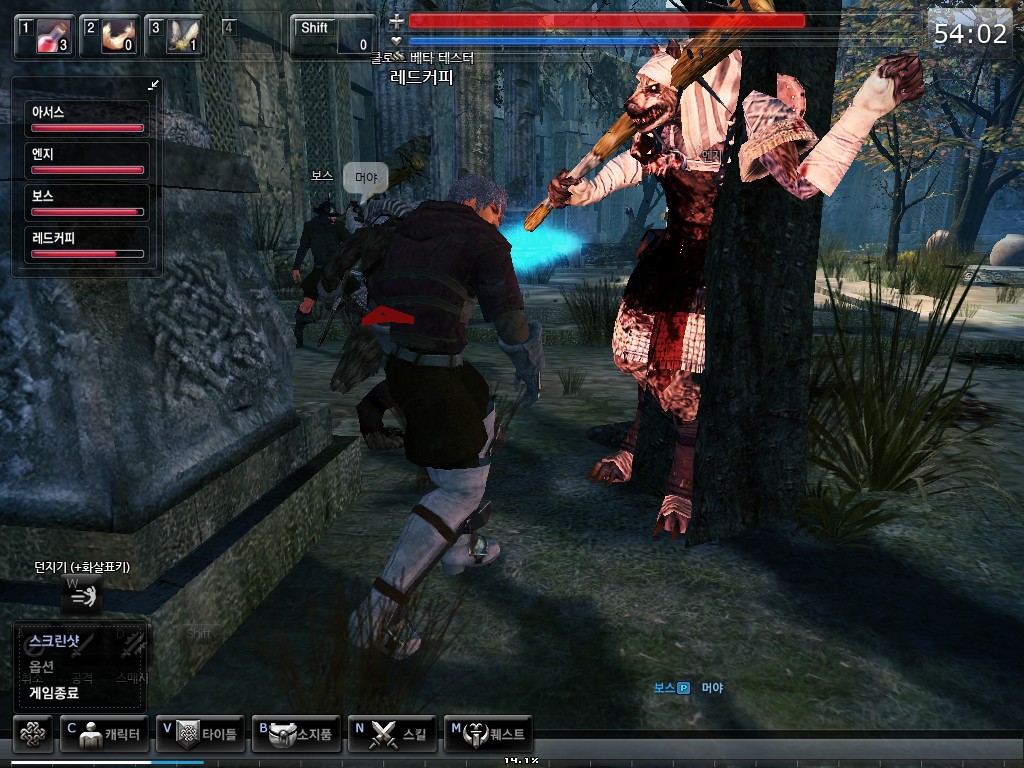Image resolution: width=1024 pixels, height=768 pixels.
Task: Choose 게임종료 to quit the game
Action: click(x=54, y=692)
